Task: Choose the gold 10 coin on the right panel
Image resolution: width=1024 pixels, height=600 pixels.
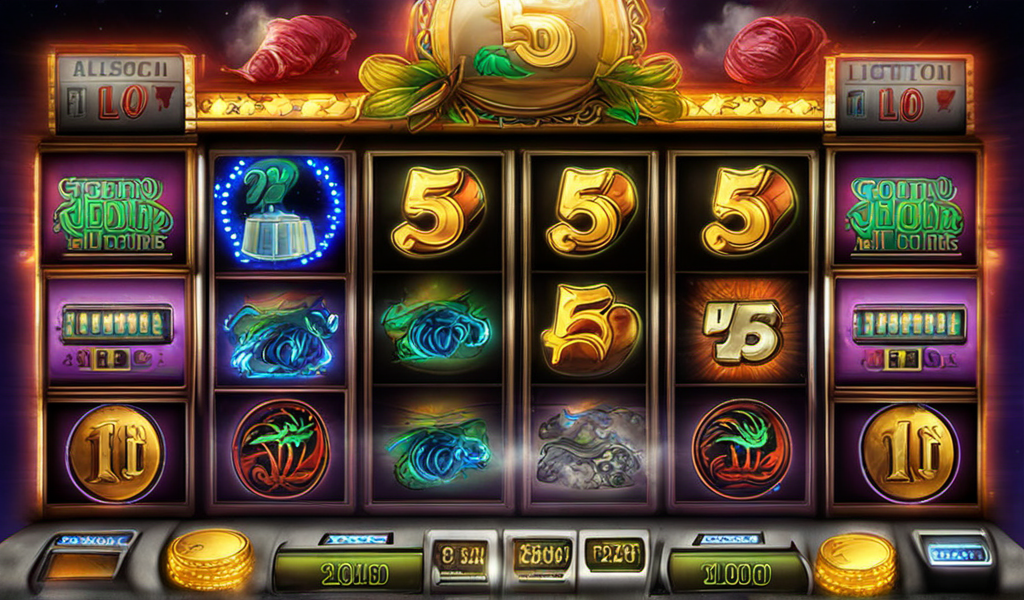Action: [x=908, y=454]
